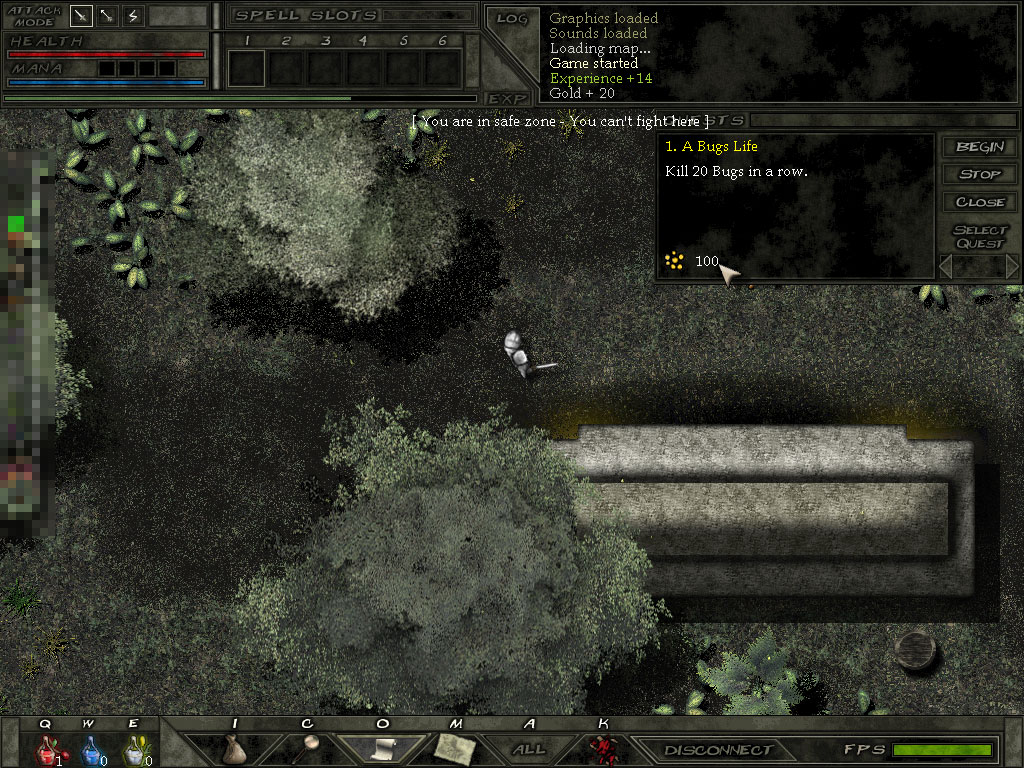Use the red health potion
The height and width of the screenshot is (768, 1024).
click(46, 749)
